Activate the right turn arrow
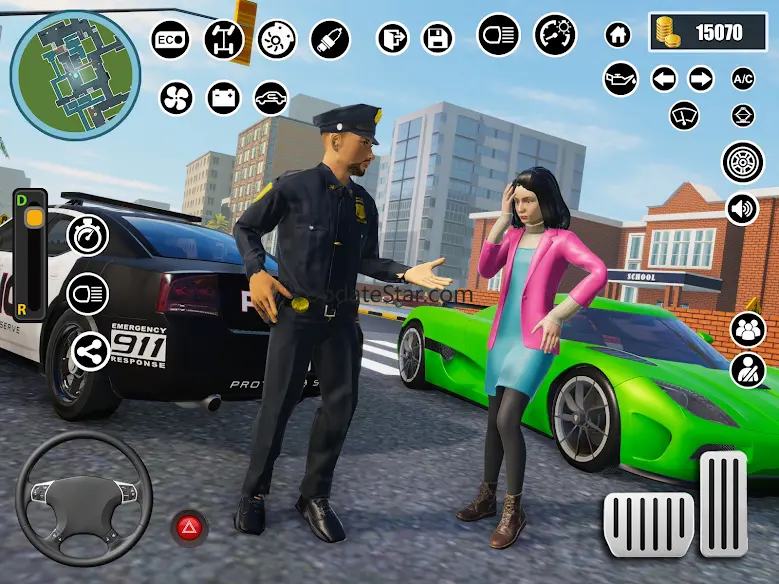This screenshot has height=584, width=779. [x=701, y=79]
